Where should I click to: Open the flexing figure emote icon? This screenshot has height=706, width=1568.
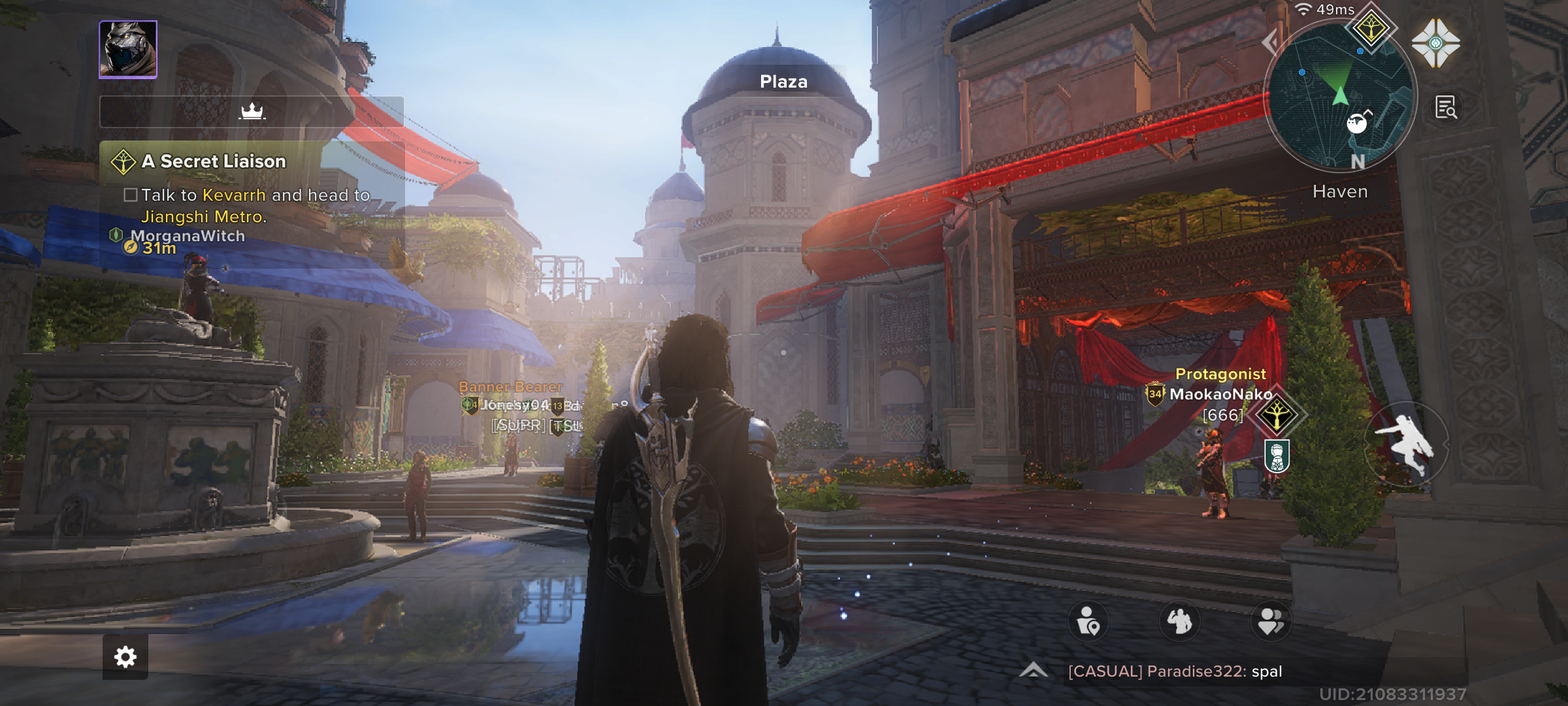pos(1179,621)
